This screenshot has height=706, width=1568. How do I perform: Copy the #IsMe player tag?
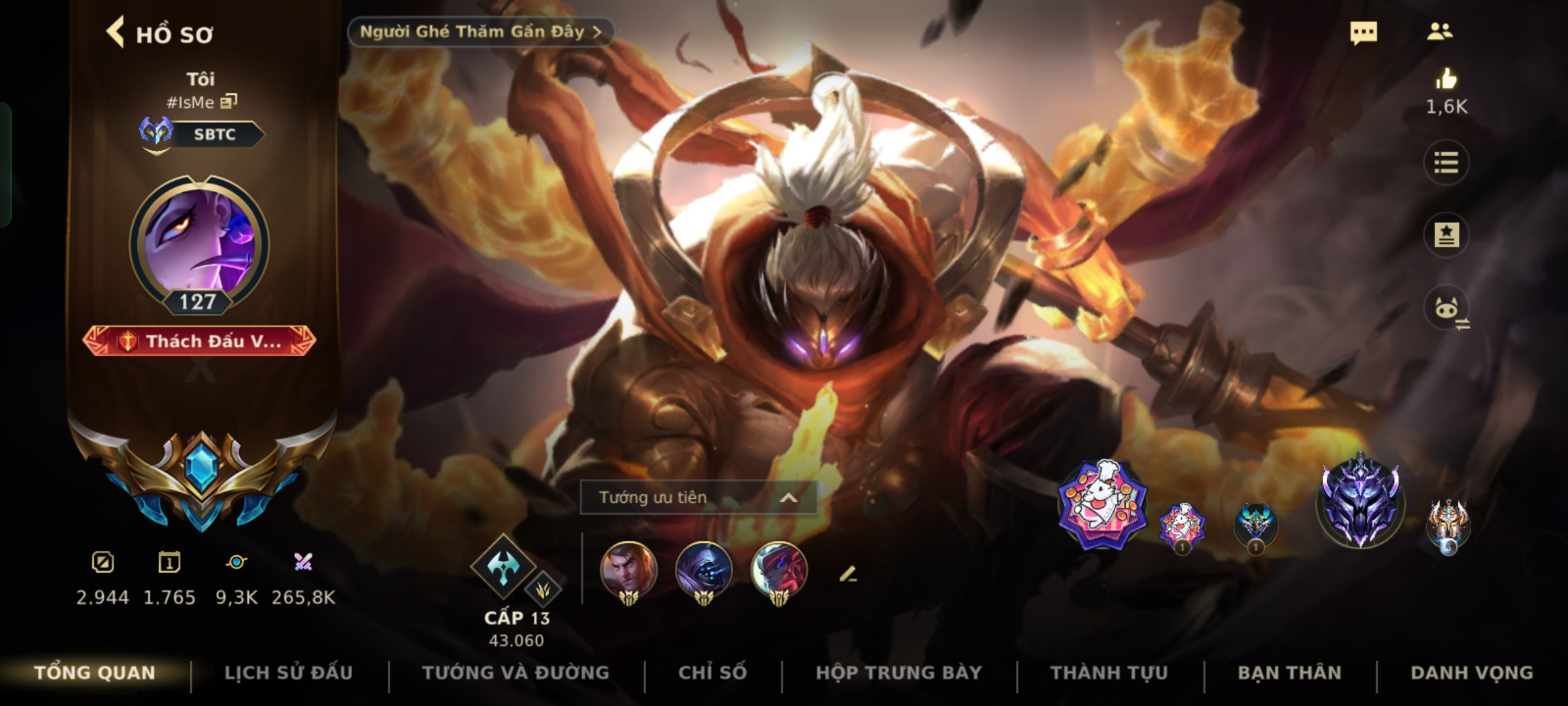click(229, 101)
